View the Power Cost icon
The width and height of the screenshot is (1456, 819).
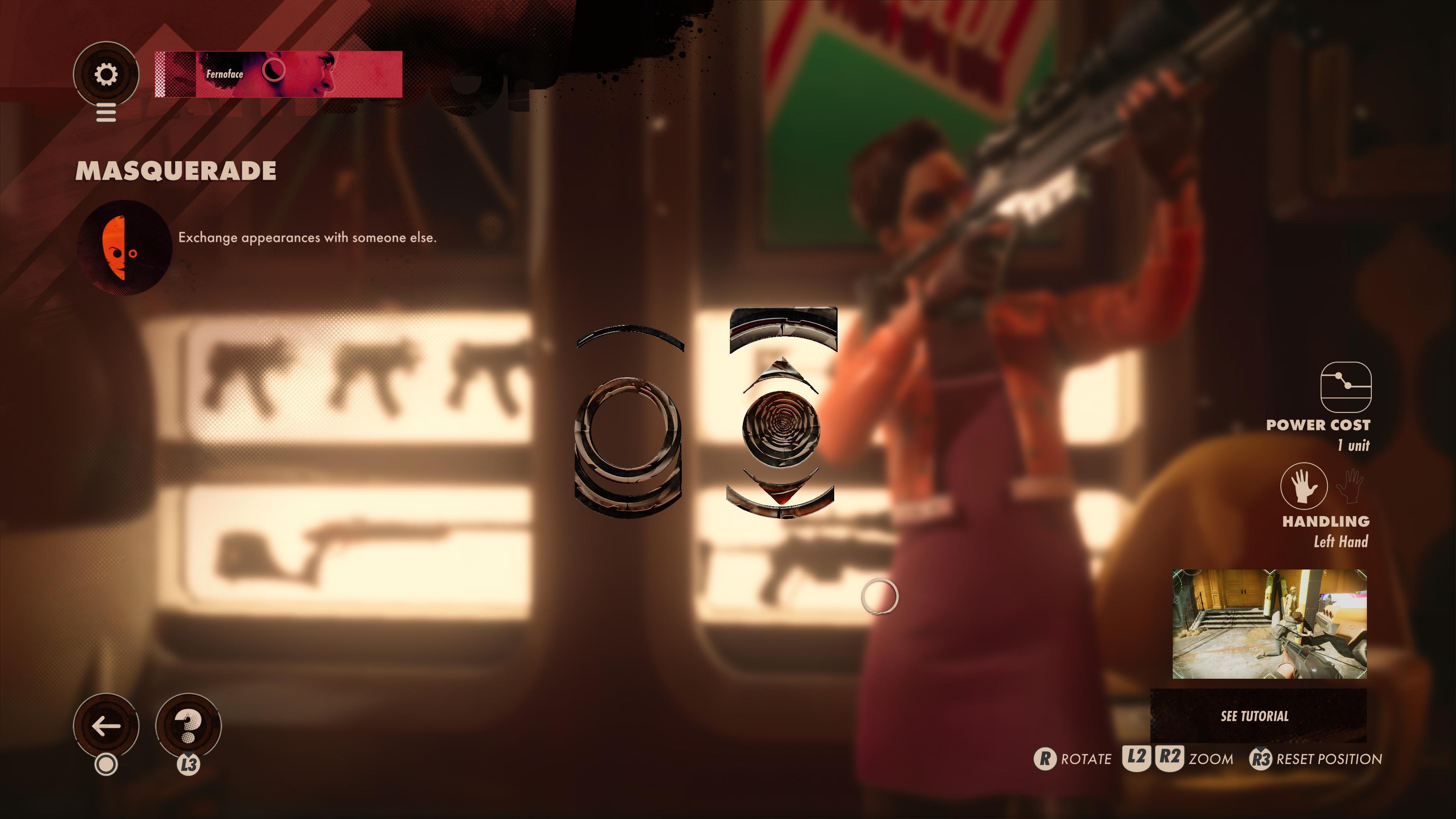pos(1345,387)
